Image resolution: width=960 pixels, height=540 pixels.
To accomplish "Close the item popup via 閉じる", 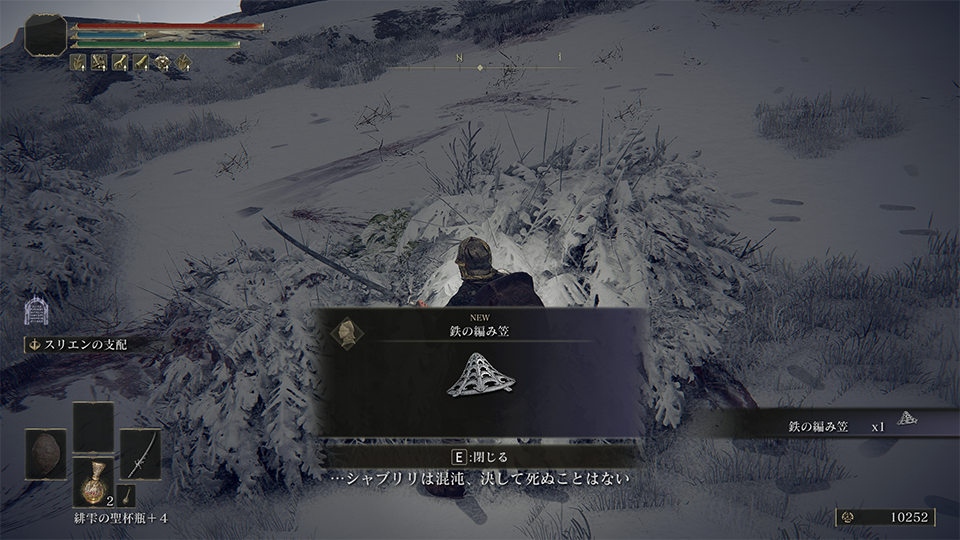I will click(480, 456).
